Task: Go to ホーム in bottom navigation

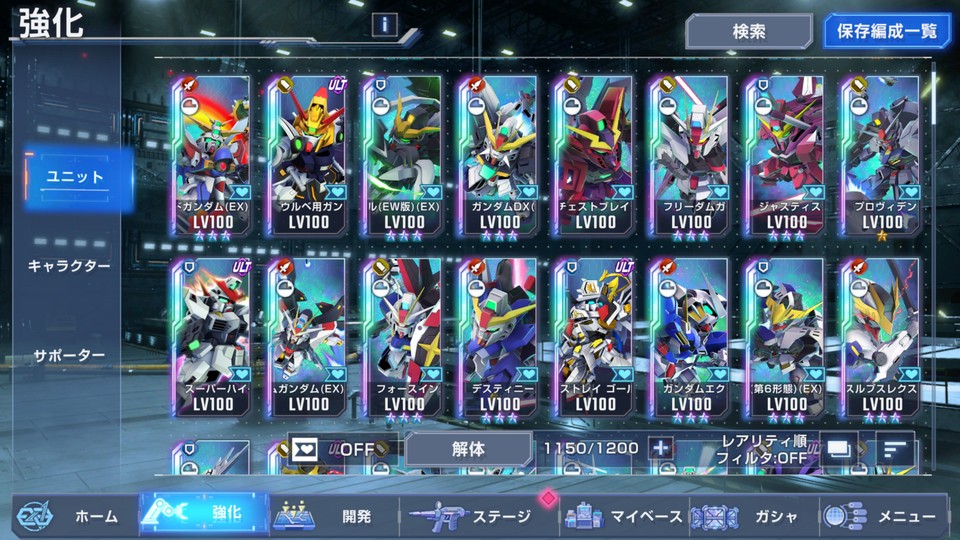Action: click(72, 516)
